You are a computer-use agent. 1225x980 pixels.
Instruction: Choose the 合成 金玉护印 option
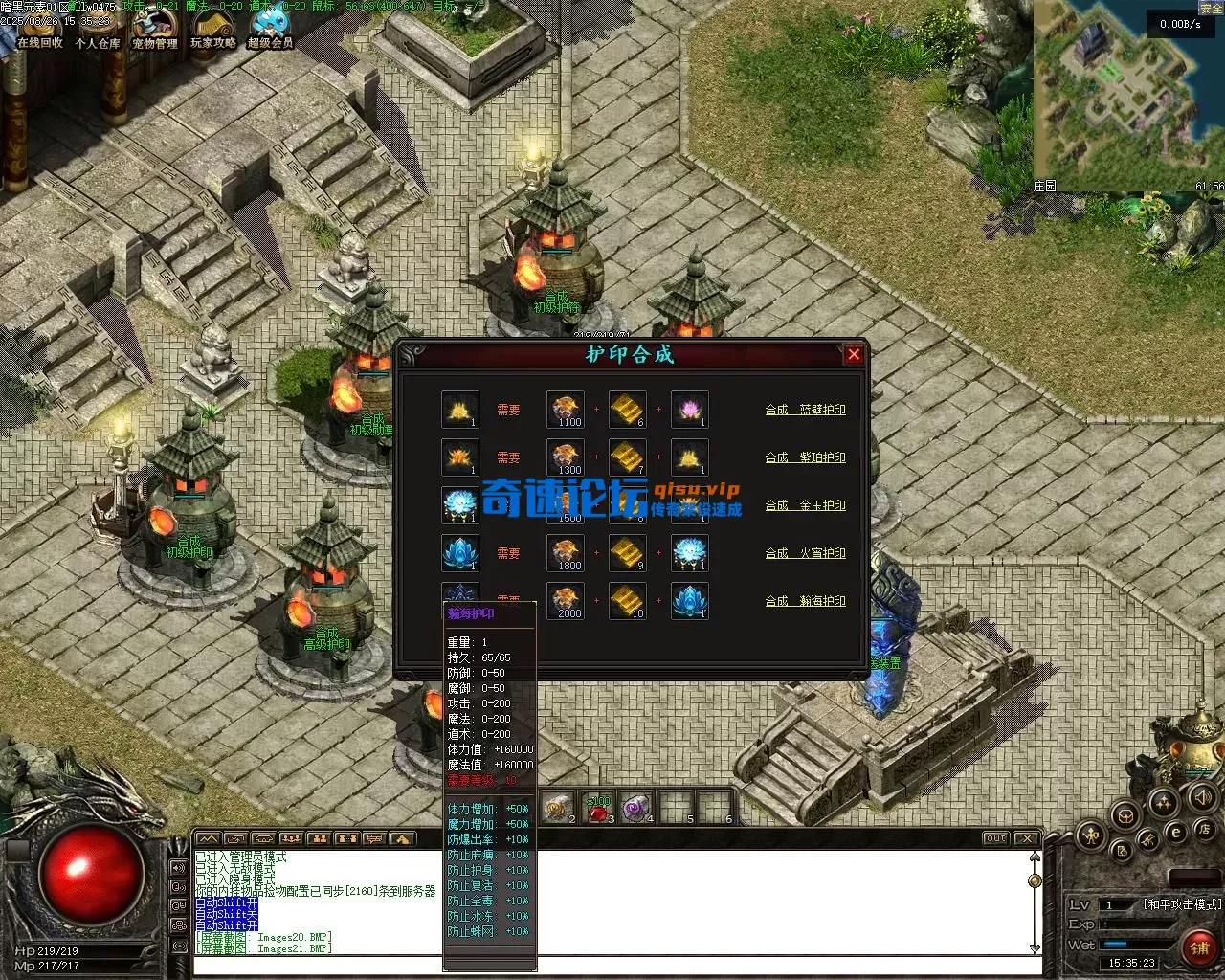(805, 505)
